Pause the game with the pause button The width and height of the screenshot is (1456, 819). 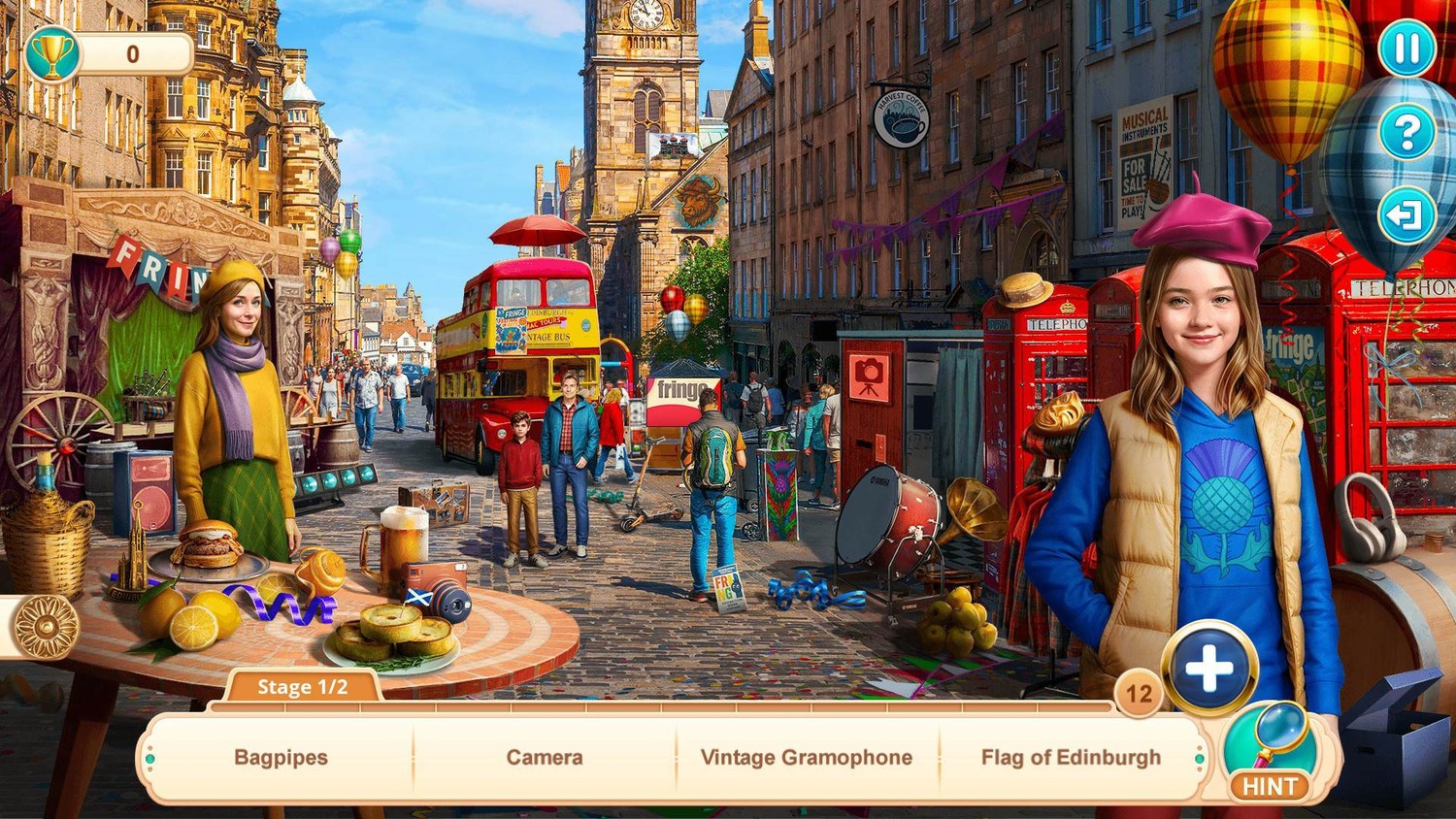1406,48
